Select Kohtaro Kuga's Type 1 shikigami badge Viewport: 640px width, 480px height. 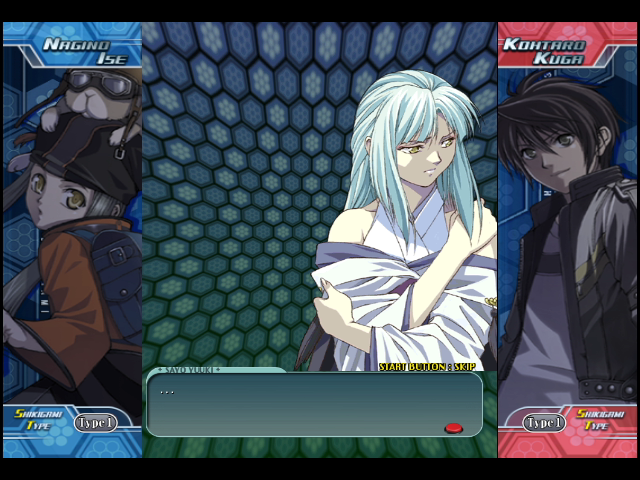coord(544,423)
